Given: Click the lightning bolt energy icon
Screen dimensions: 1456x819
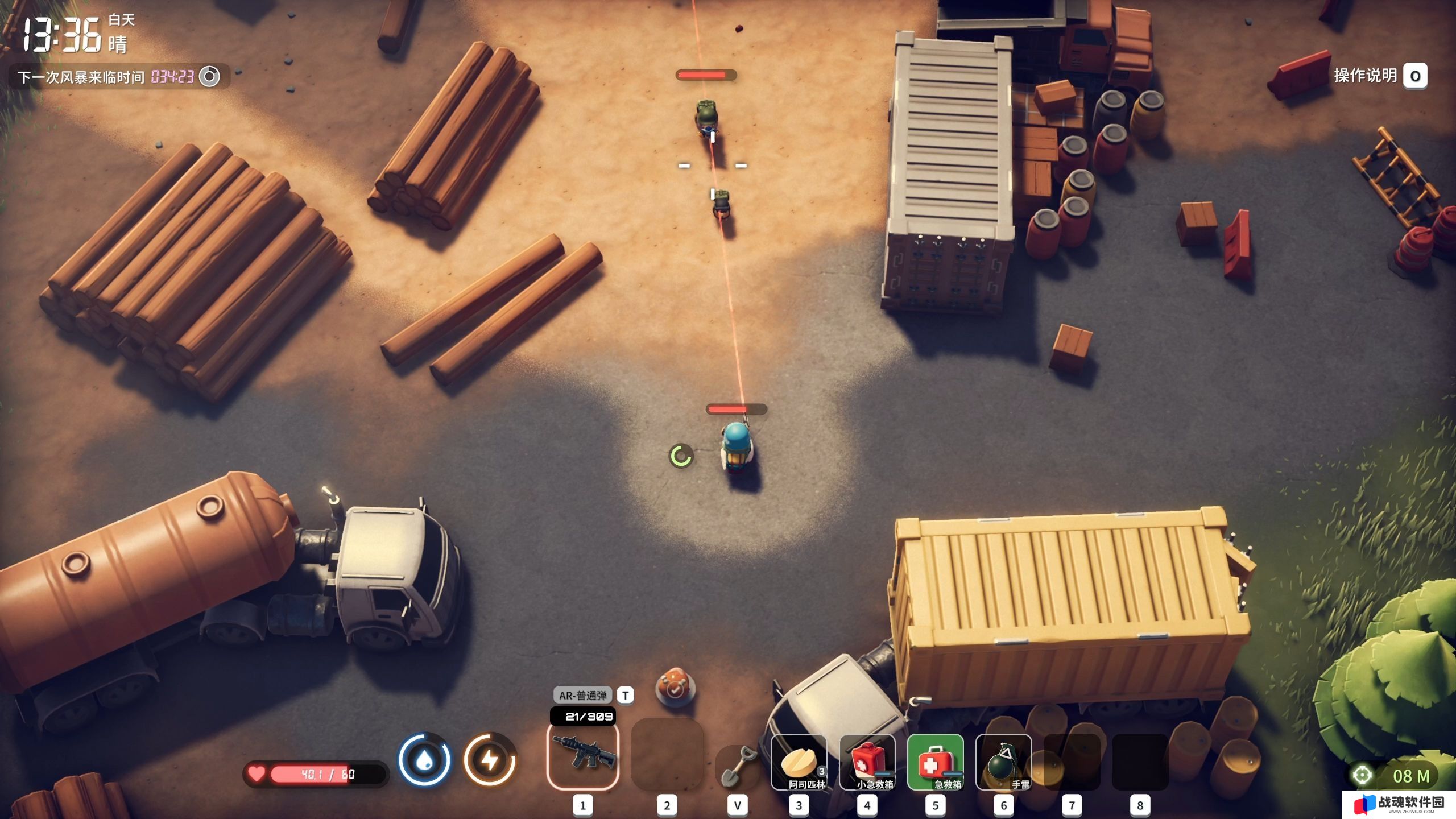Looking at the screenshot, I should pyautogui.click(x=490, y=760).
